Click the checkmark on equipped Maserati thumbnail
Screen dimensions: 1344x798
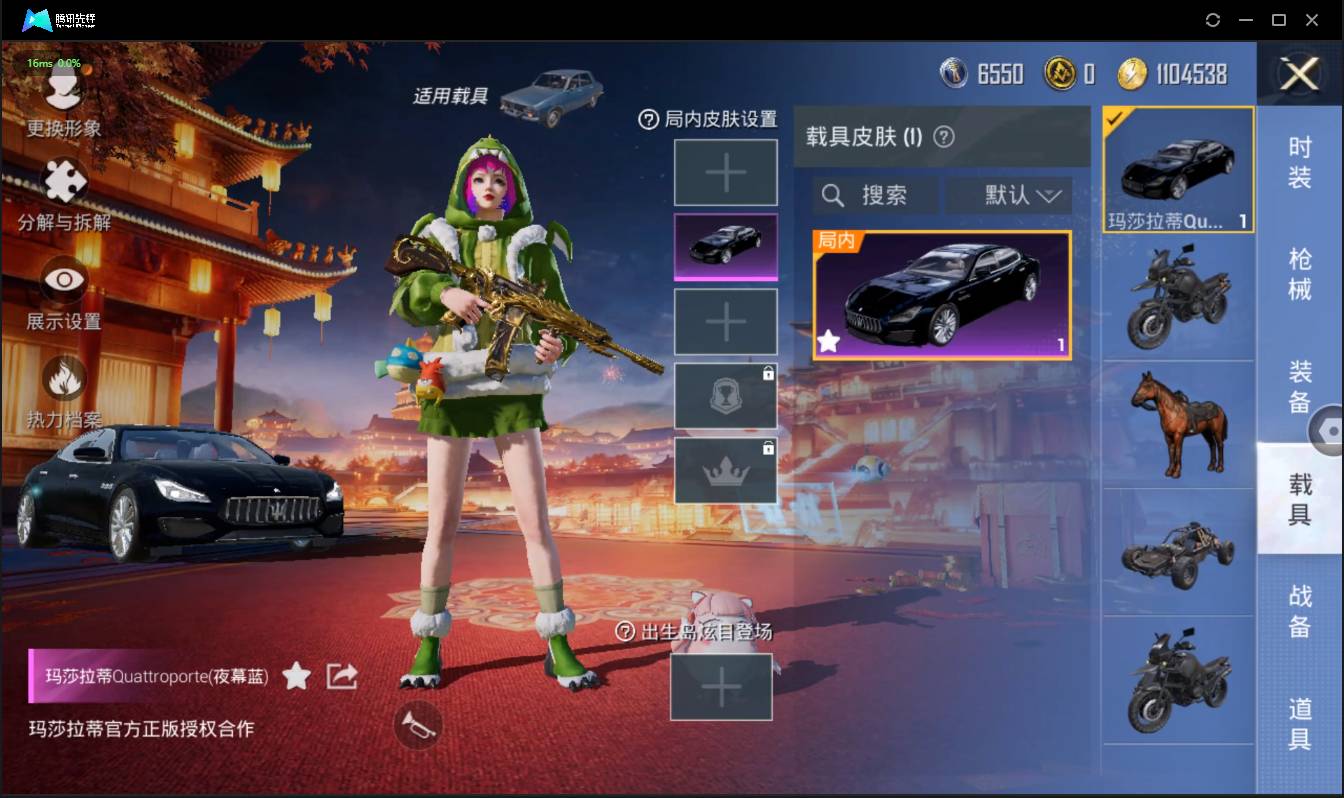pyautogui.click(x=1117, y=116)
